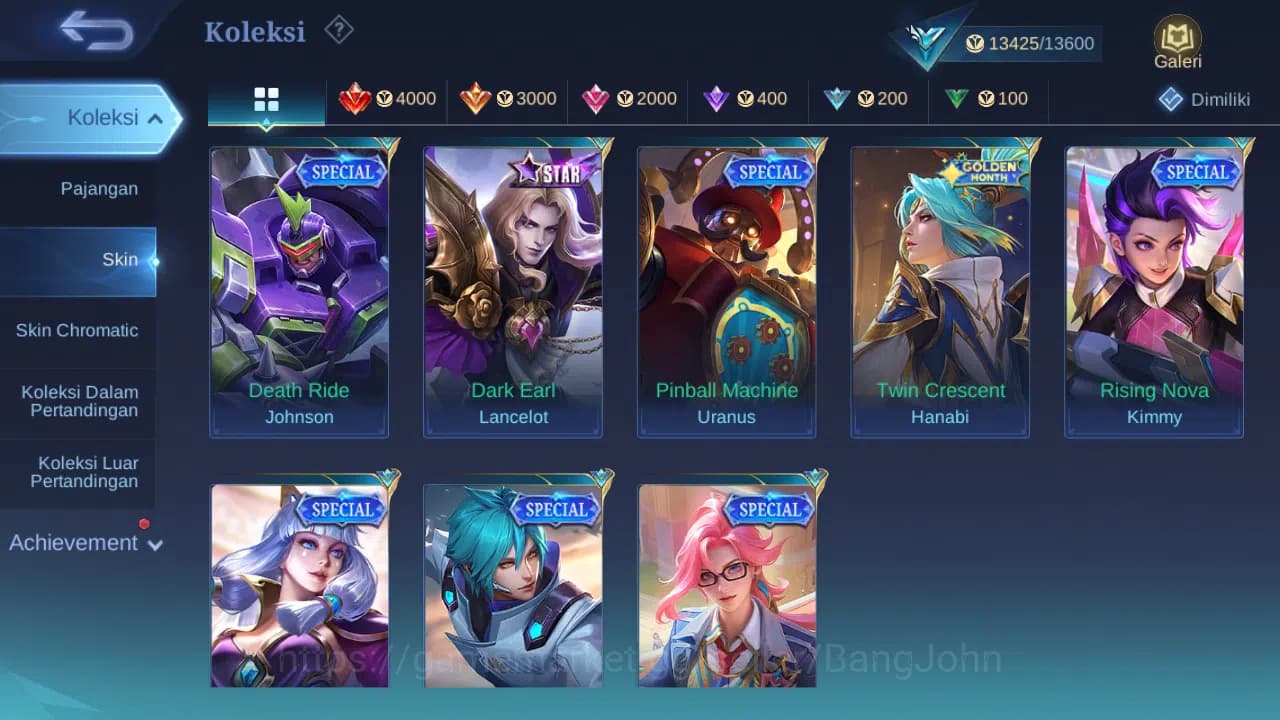This screenshot has width=1280, height=720.
Task: Open Koleksi Luar Pertandingan
Action: 79,471
